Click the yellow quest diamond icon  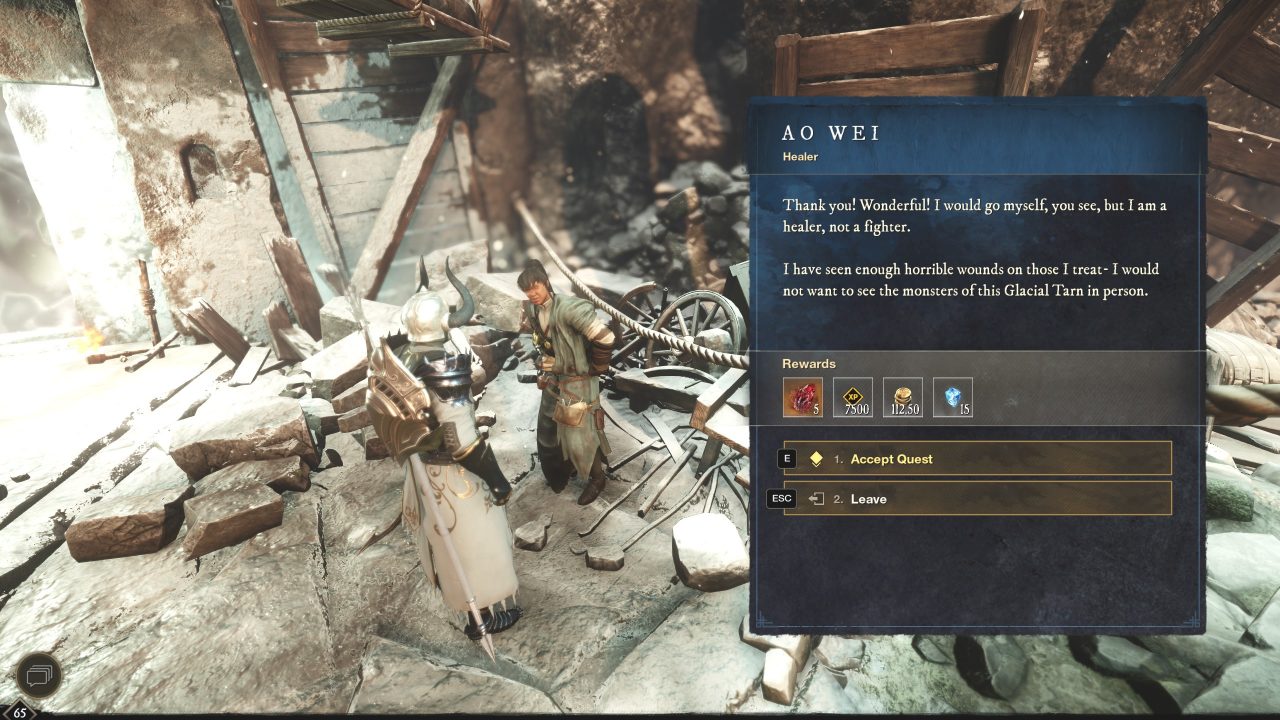(x=816, y=458)
